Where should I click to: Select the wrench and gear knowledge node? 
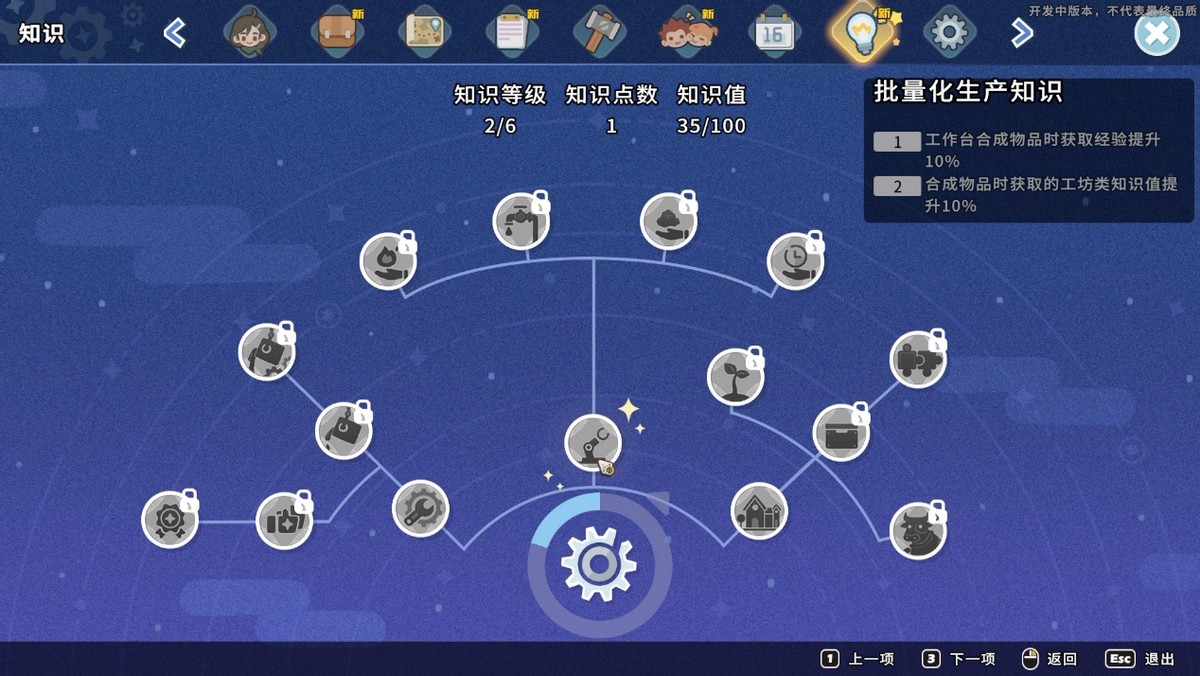[x=421, y=508]
